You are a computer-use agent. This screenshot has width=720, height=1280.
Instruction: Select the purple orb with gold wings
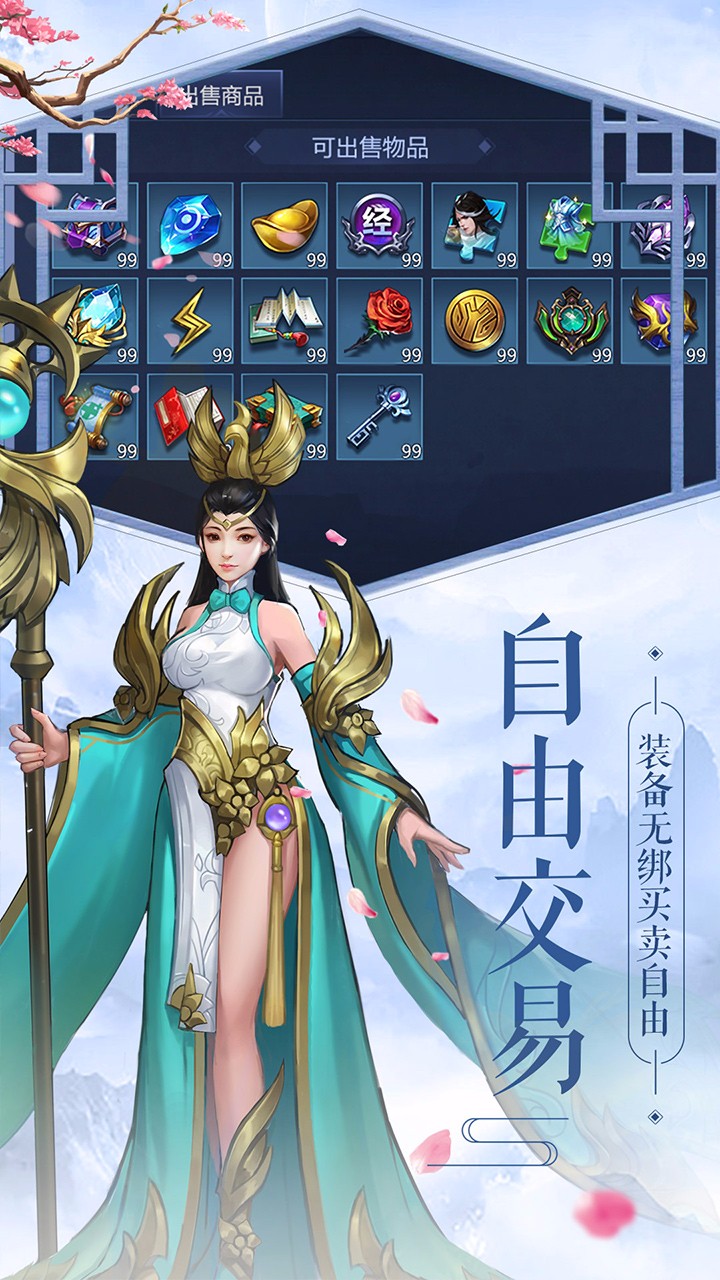coord(664,320)
